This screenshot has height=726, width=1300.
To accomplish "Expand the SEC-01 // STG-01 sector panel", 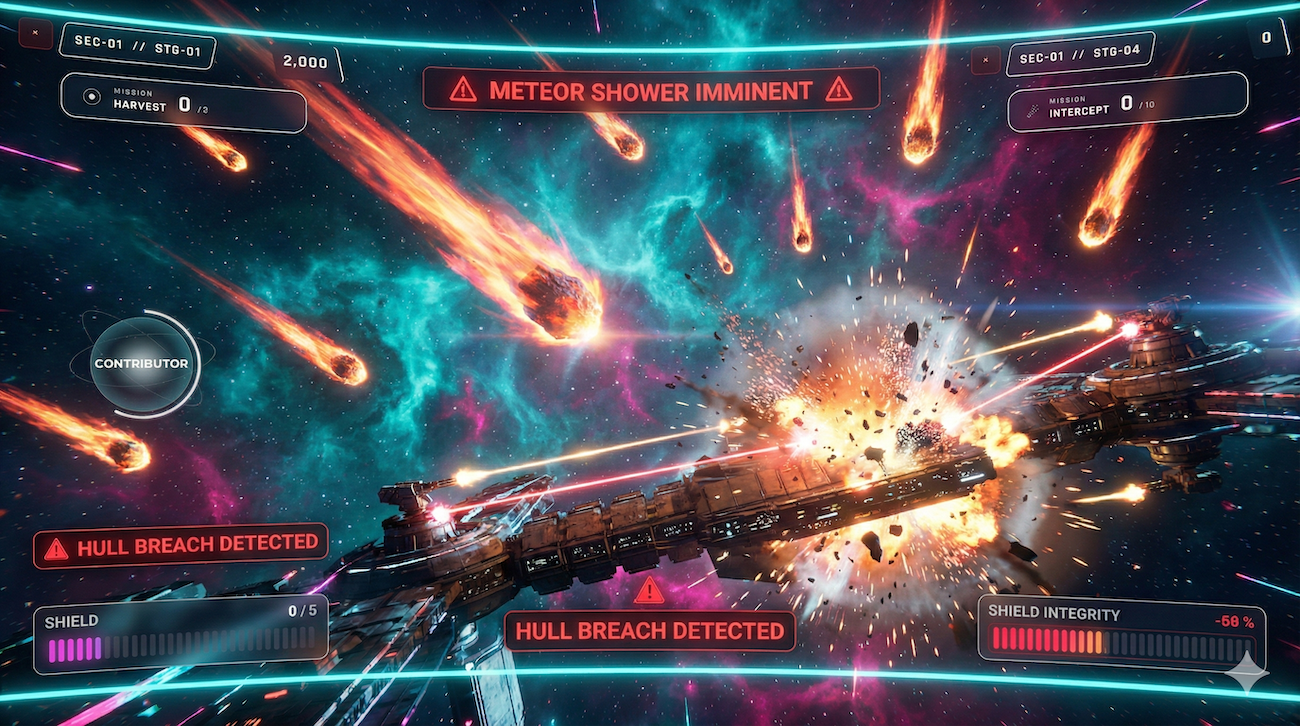I will pyautogui.click(x=138, y=48).
